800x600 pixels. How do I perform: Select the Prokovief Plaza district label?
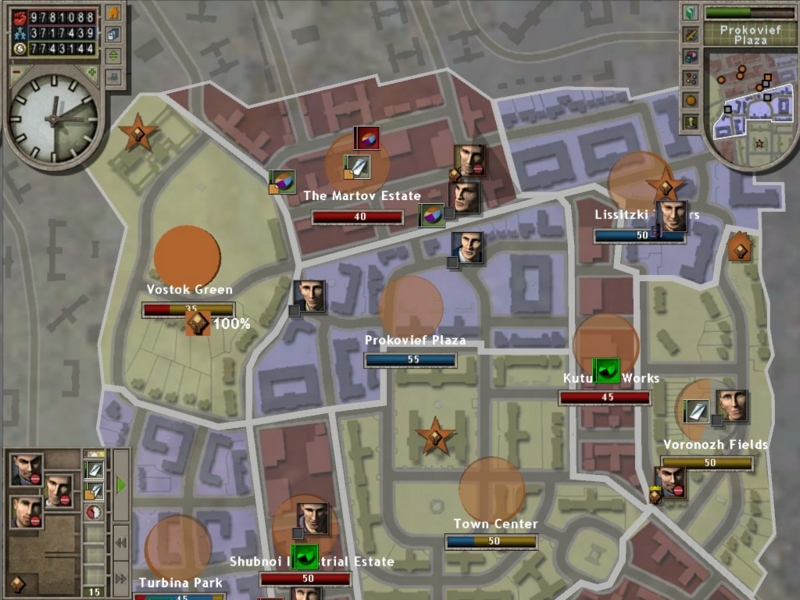pos(415,341)
